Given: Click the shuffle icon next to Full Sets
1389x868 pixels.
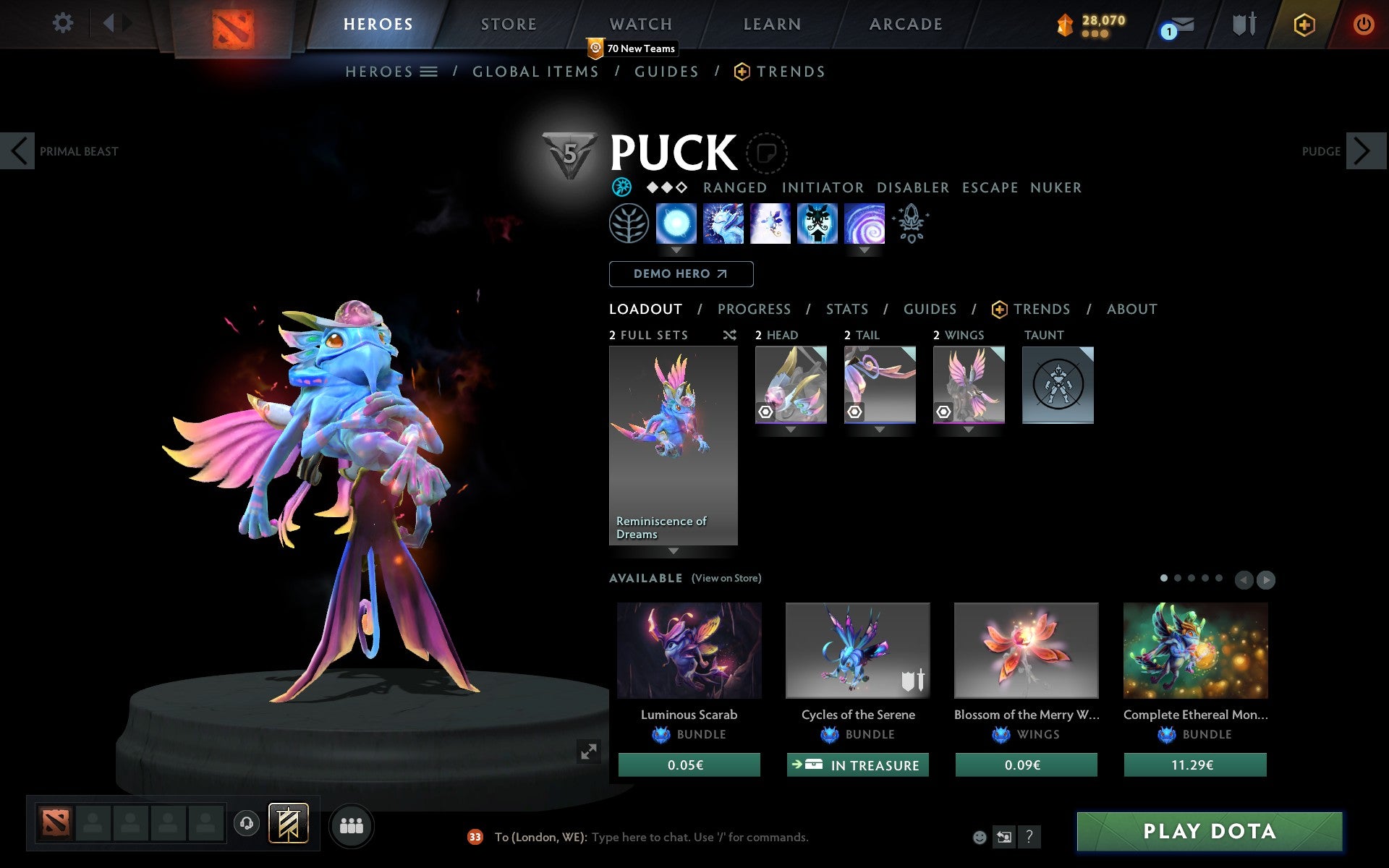Looking at the screenshot, I should [x=729, y=335].
